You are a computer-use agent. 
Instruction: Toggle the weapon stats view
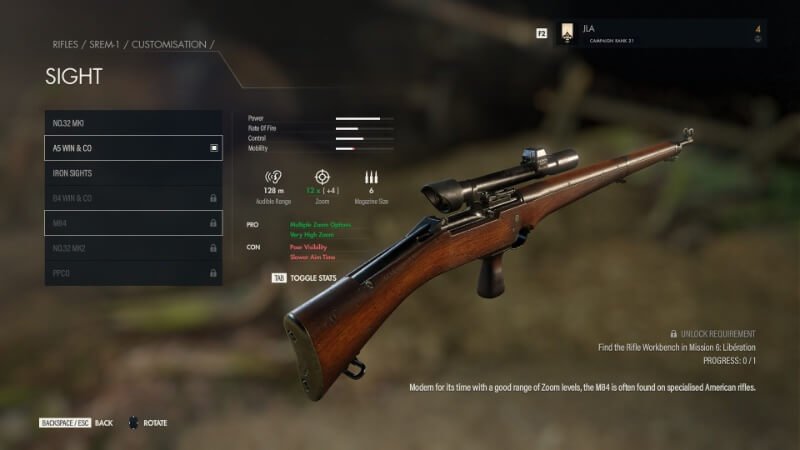pyautogui.click(x=304, y=278)
